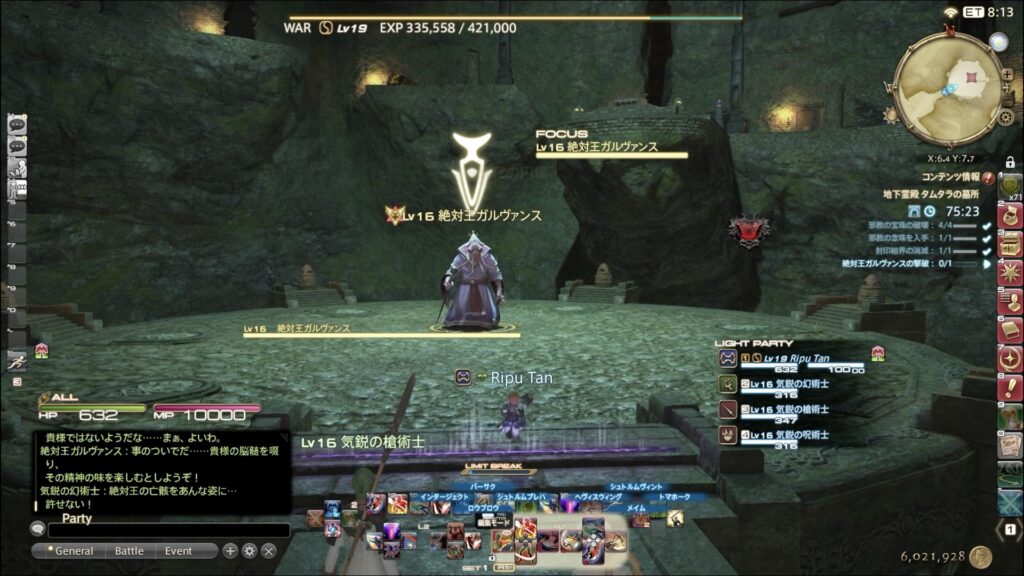Open chat log settings gear

tap(249, 551)
